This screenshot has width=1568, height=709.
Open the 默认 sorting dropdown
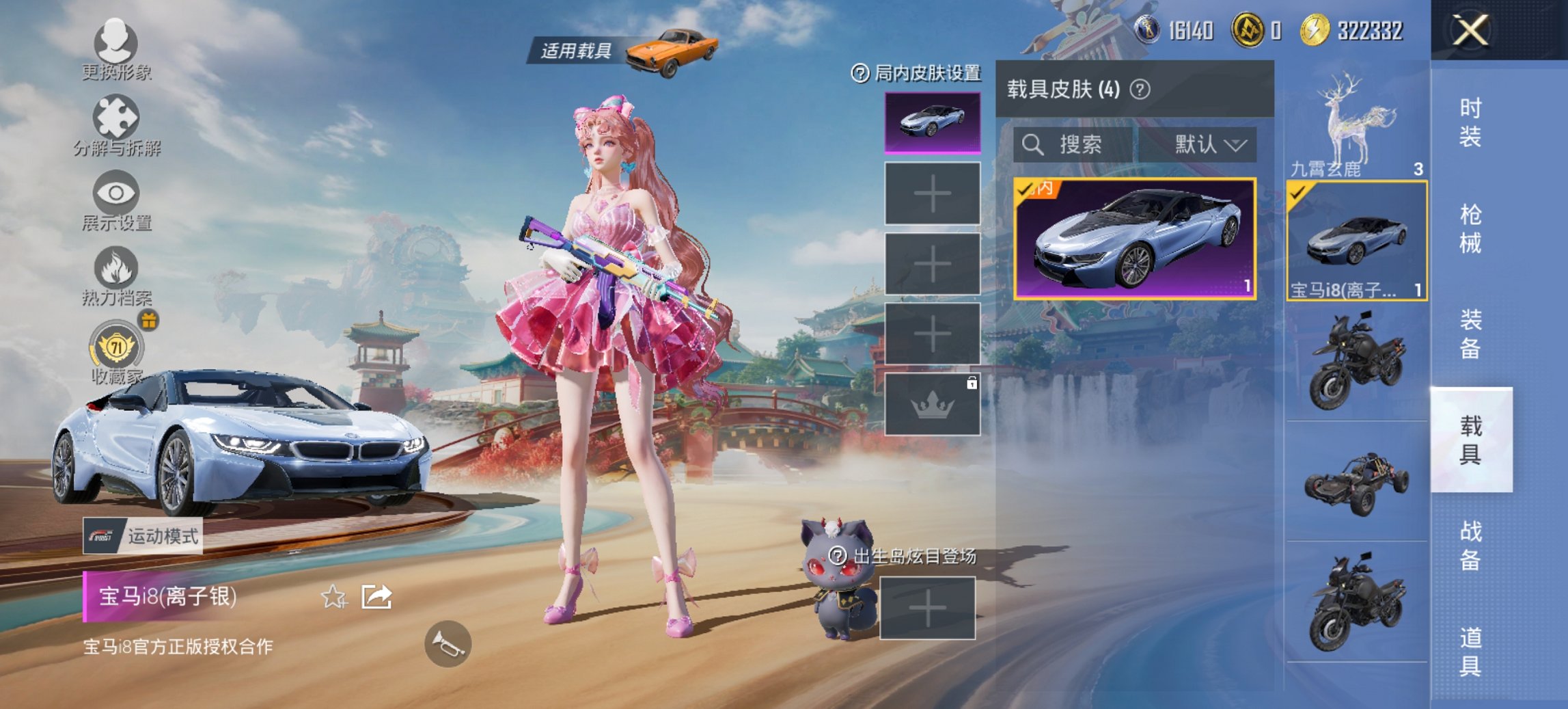pos(1211,145)
